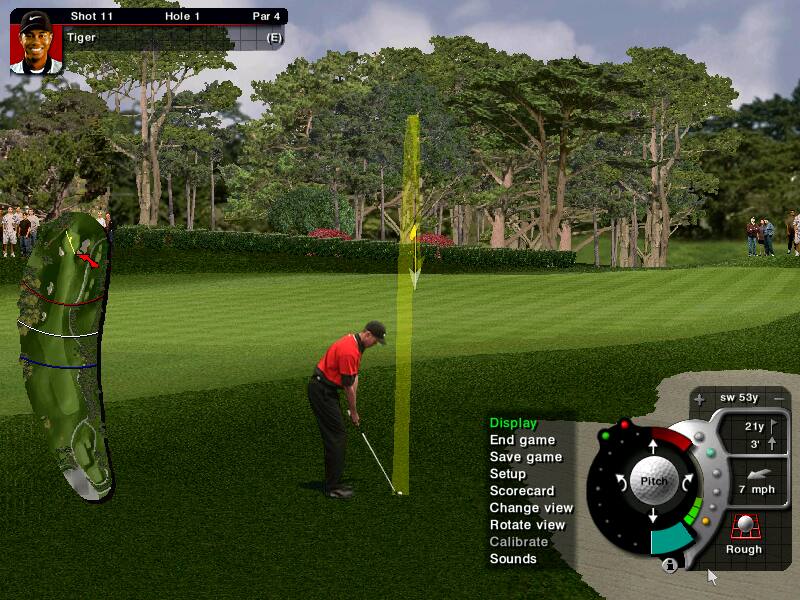Click Tiger's player portrait
This screenshot has width=800, height=600.
point(36,42)
